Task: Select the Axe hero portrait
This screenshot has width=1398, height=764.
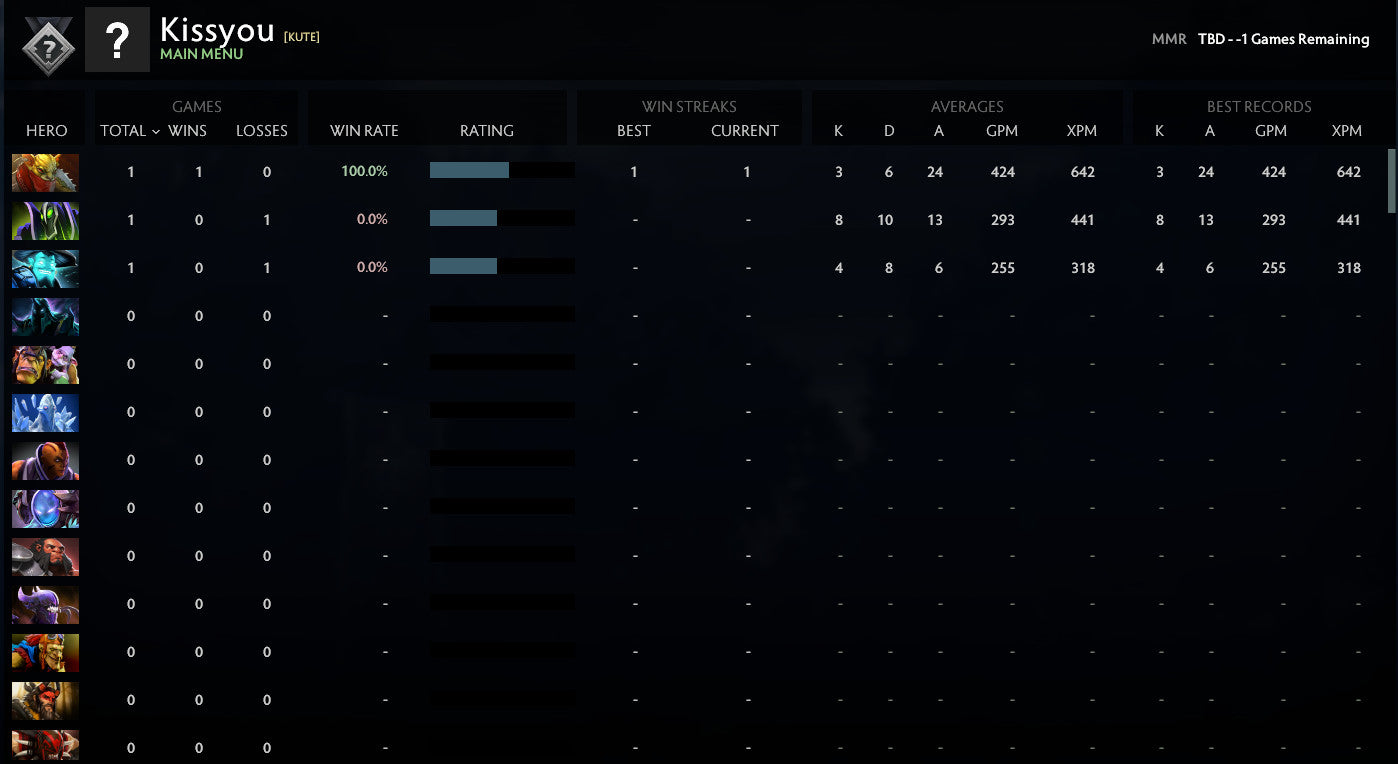Action: tap(45, 556)
